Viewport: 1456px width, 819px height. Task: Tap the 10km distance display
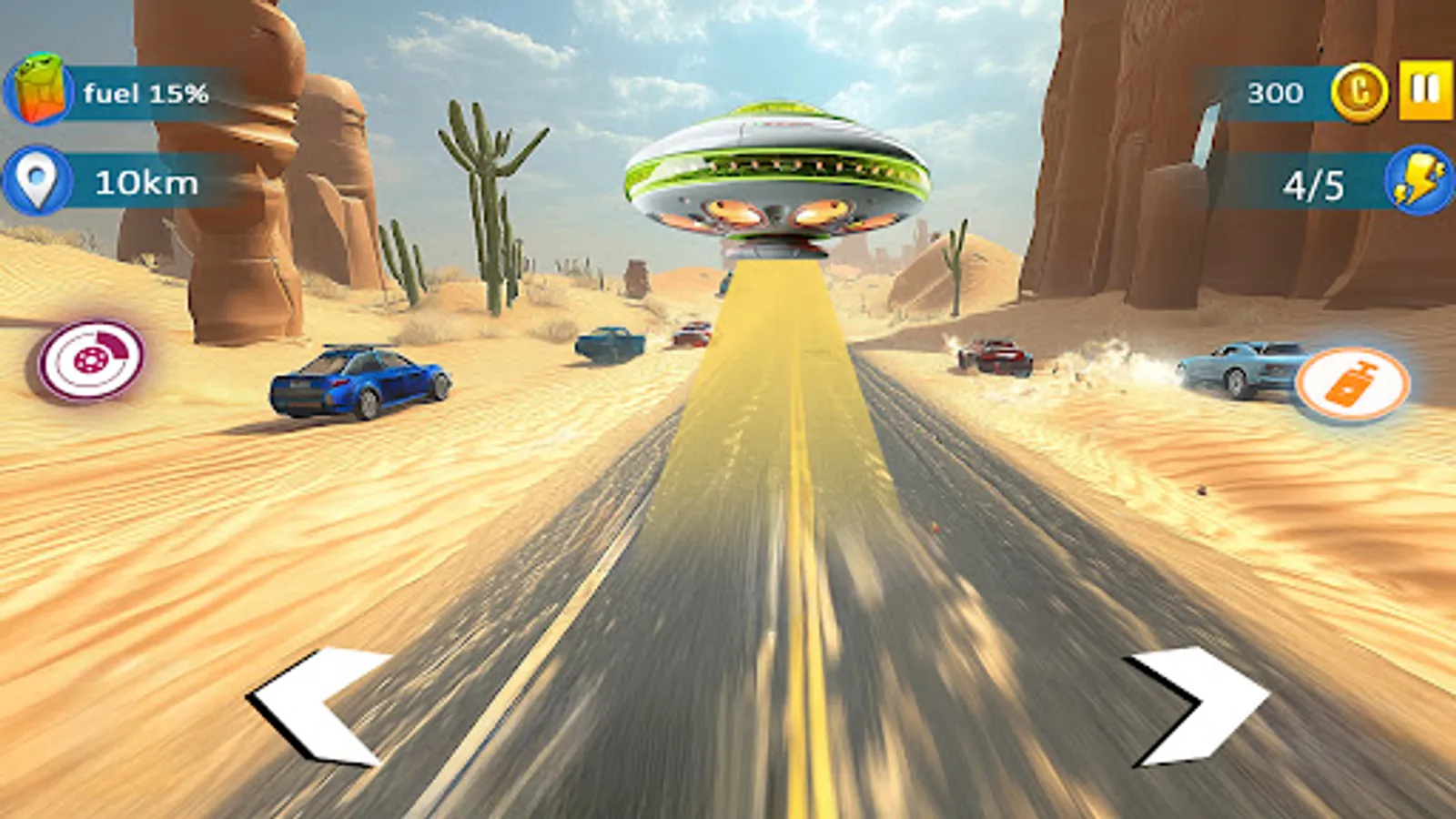(146, 181)
